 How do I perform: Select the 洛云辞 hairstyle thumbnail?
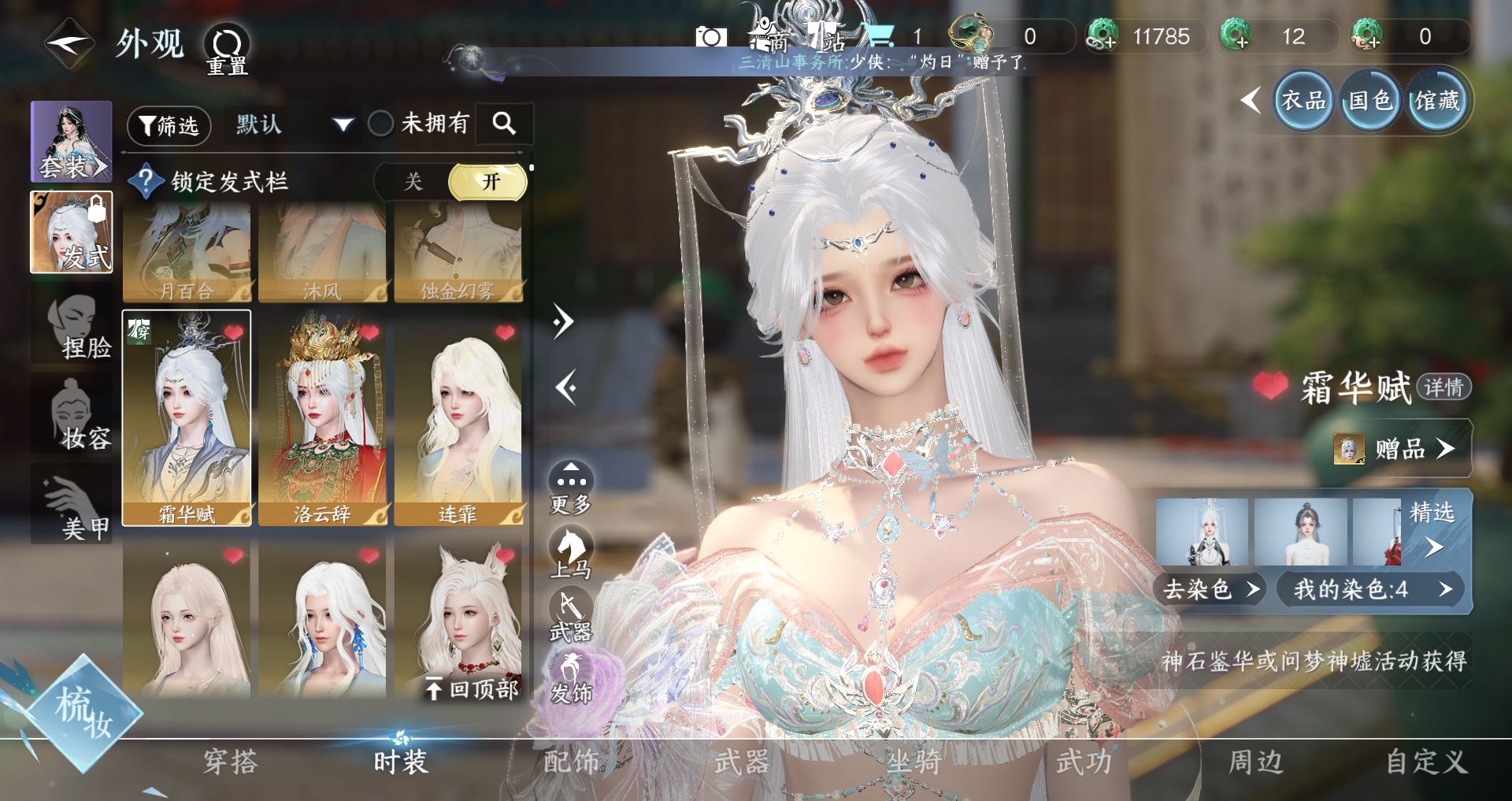click(323, 418)
